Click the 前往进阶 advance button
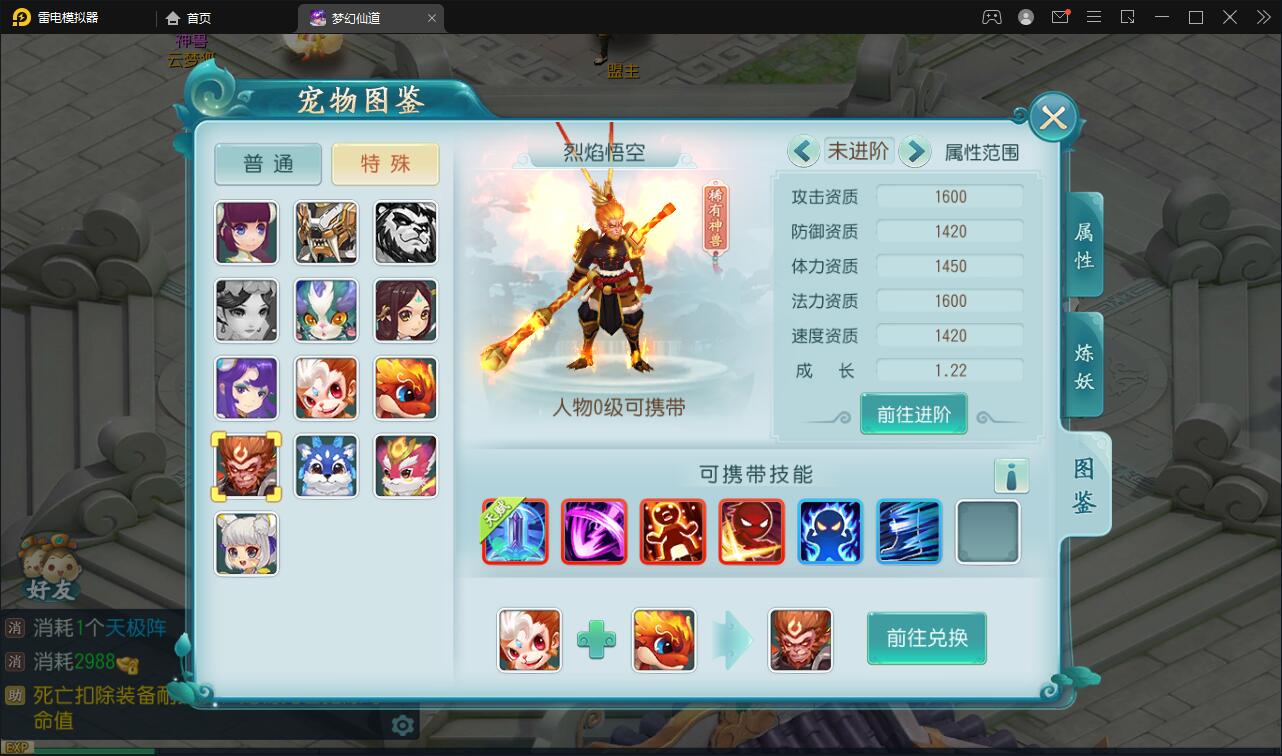Viewport: 1282px width, 756px height. pyautogui.click(x=913, y=412)
